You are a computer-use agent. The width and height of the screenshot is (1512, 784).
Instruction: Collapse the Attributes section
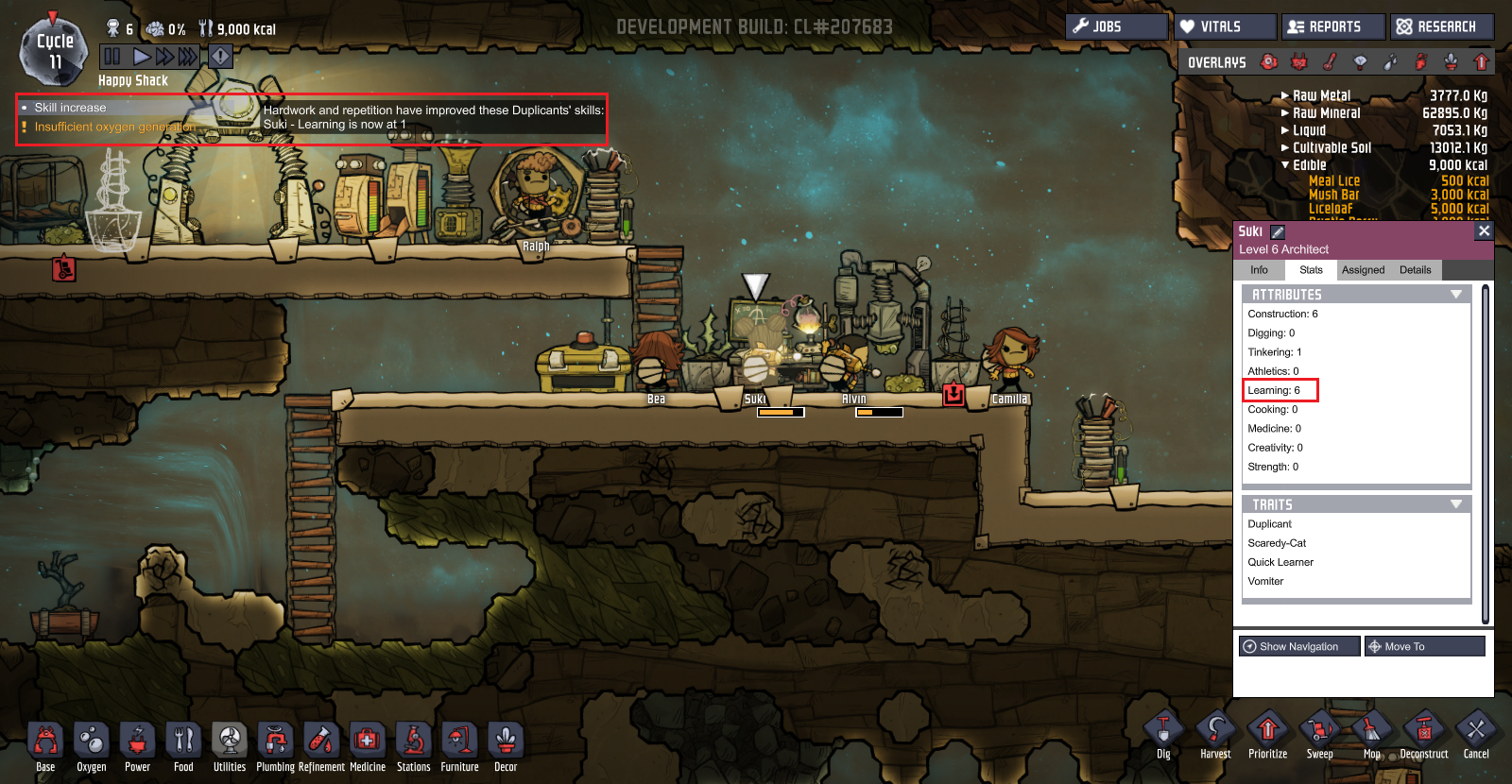[x=1456, y=295]
